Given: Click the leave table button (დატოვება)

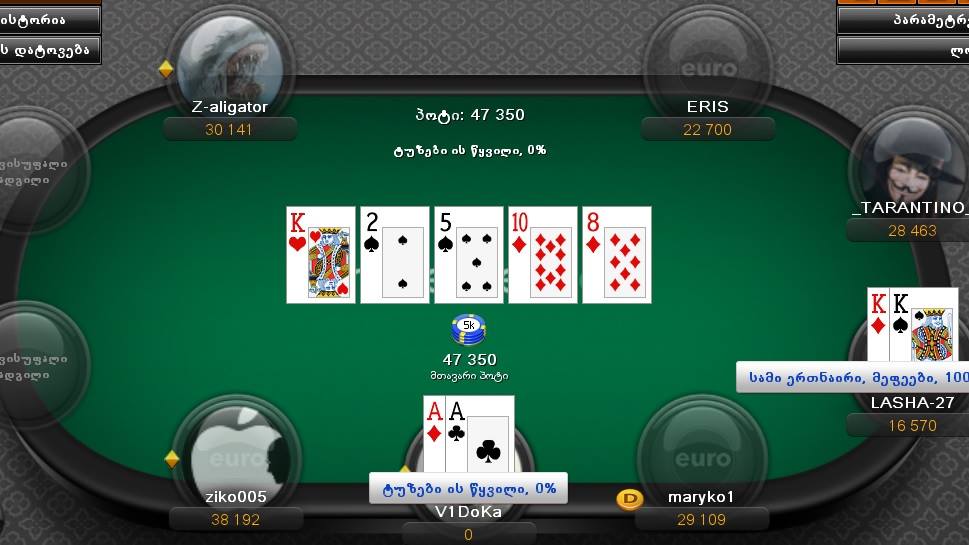Looking at the screenshot, I should click(x=48, y=49).
